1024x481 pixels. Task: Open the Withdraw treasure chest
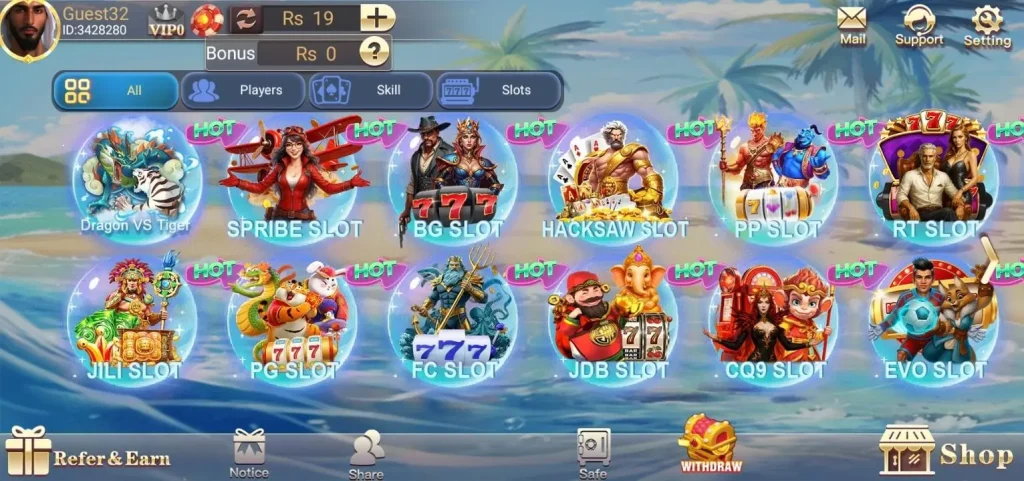pos(710,443)
